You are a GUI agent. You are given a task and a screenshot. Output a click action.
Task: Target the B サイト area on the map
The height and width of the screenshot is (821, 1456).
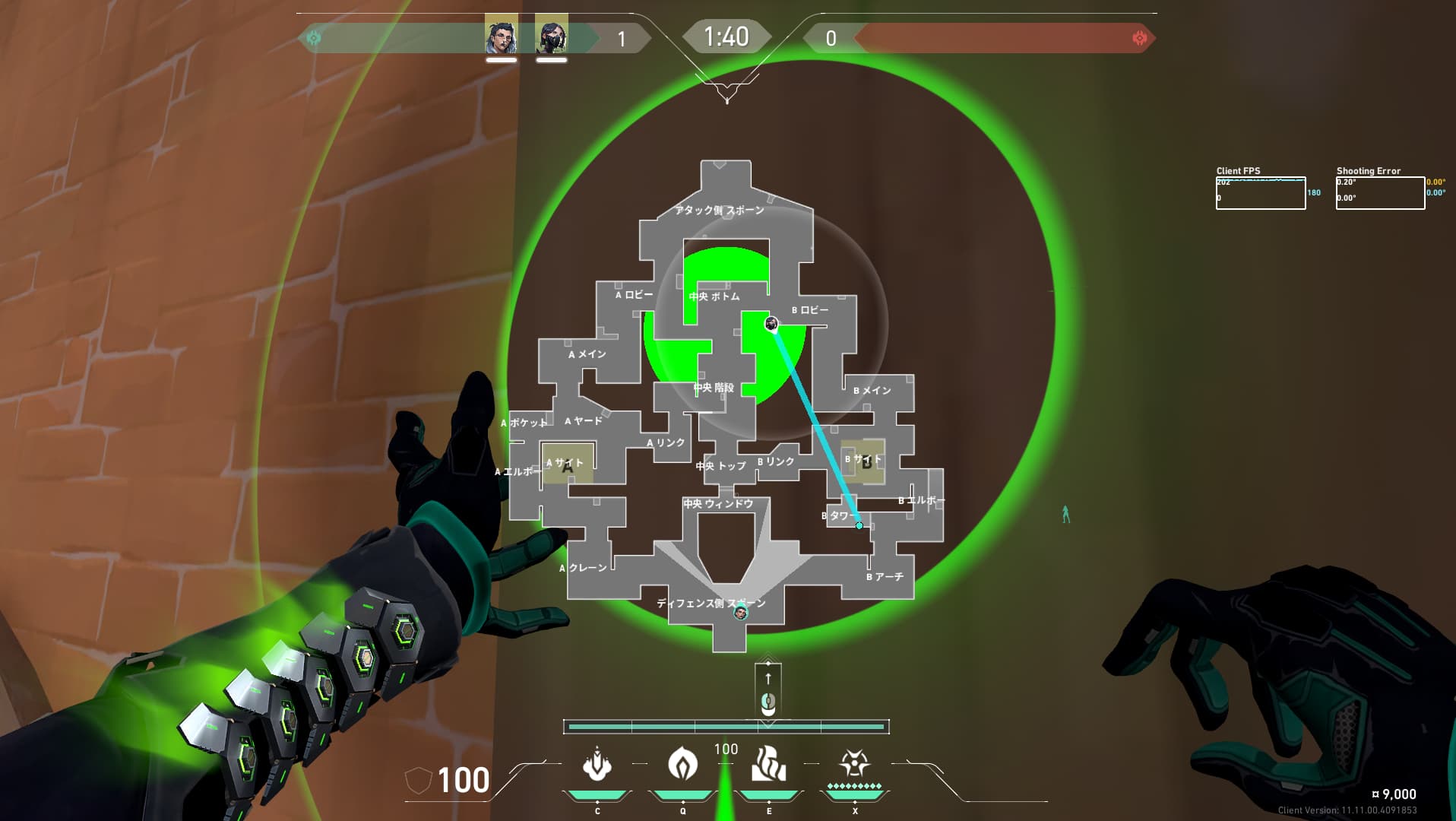click(x=863, y=460)
